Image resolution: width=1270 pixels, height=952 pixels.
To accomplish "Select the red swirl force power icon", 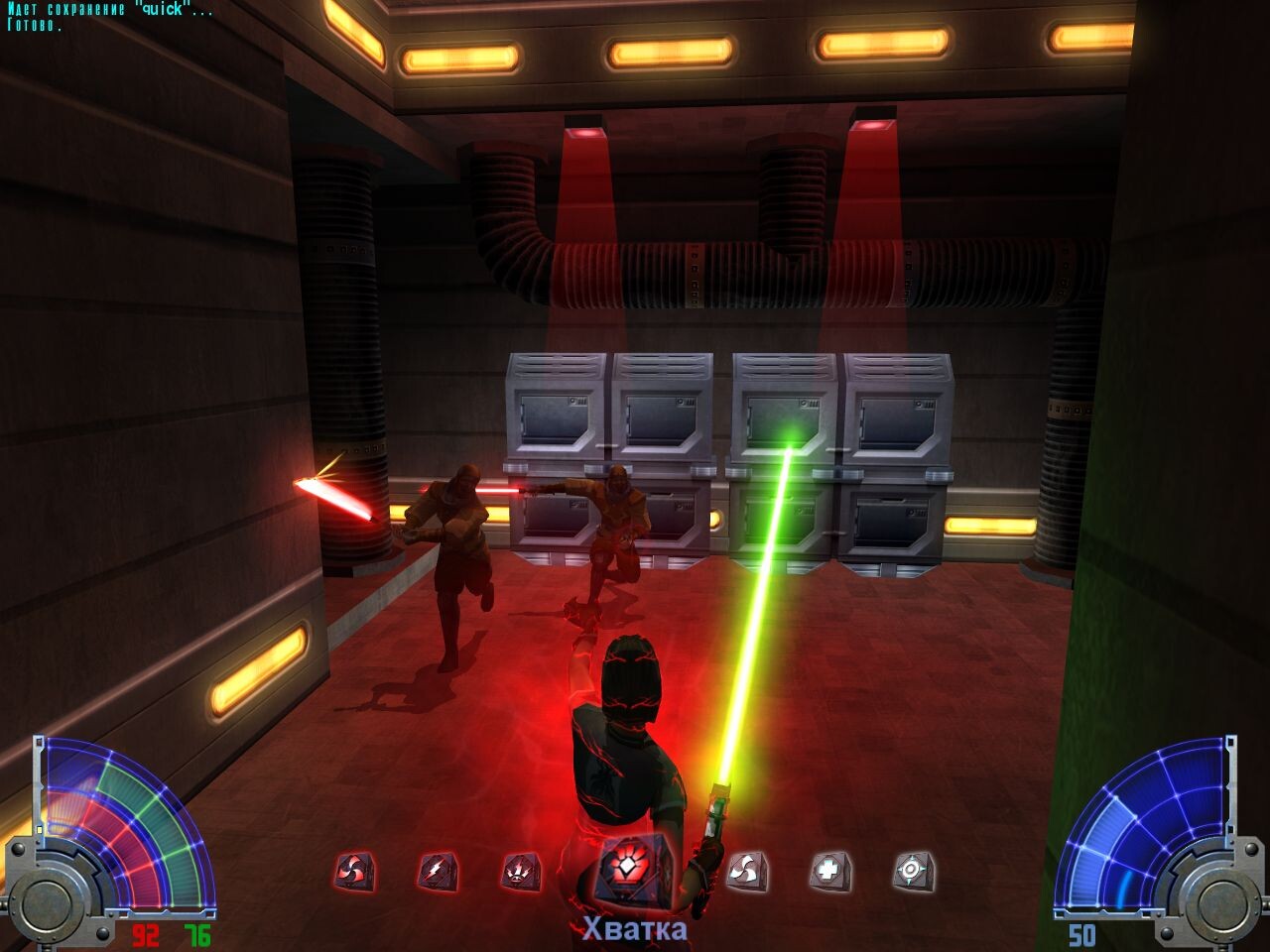I will [353, 872].
